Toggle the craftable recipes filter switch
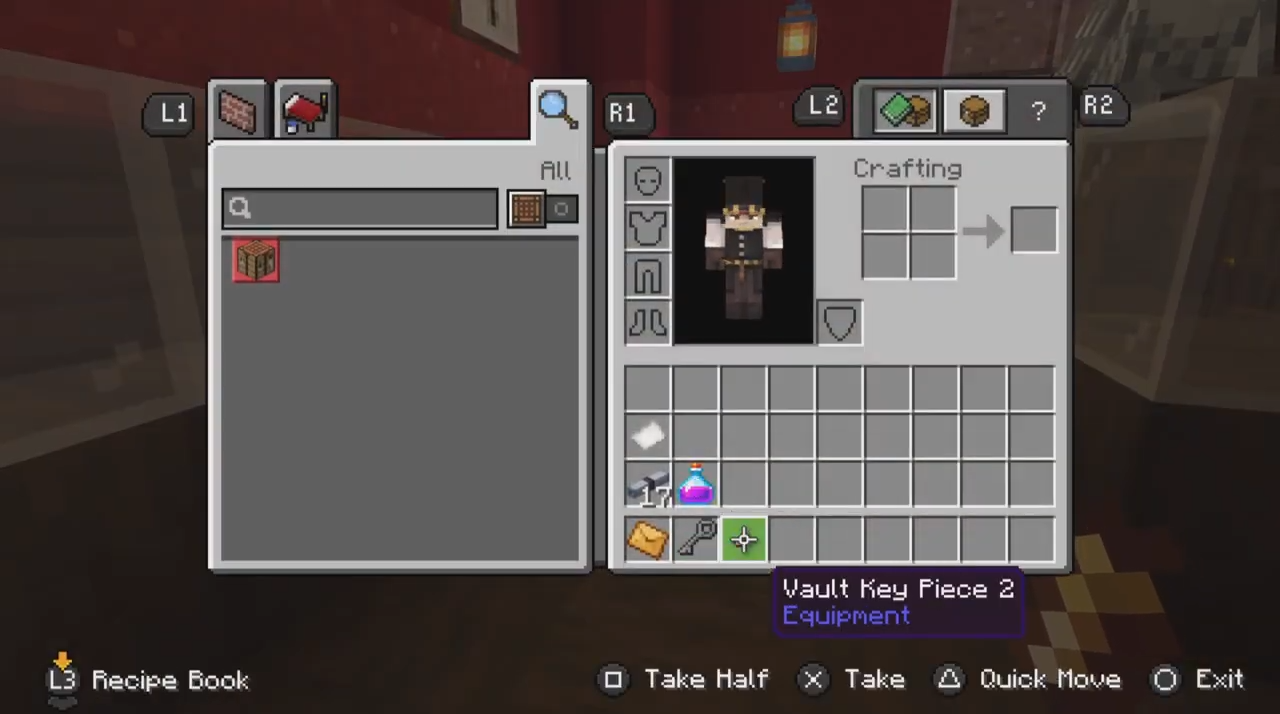The width and height of the screenshot is (1280, 714). pyautogui.click(x=542, y=208)
